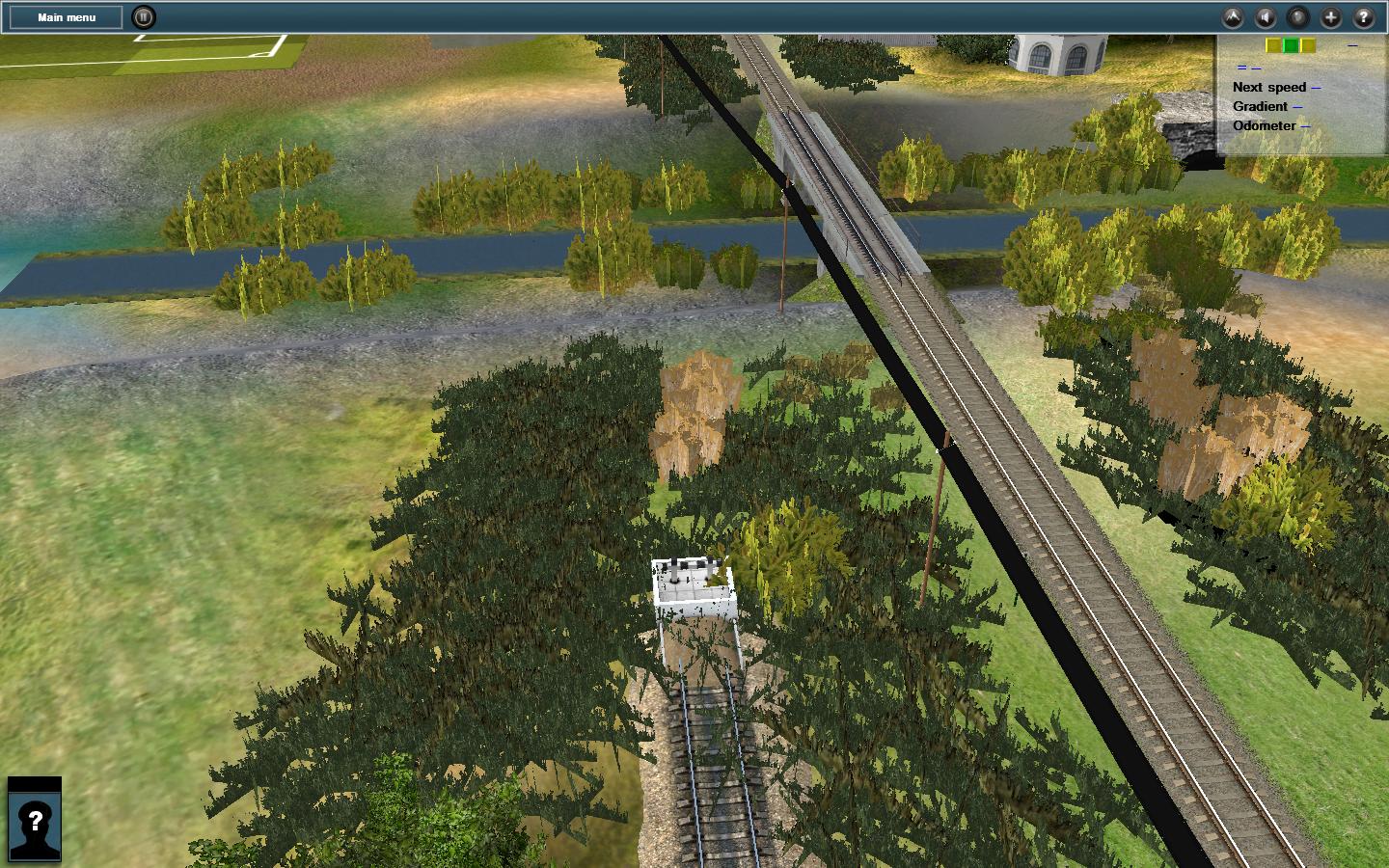The height and width of the screenshot is (868, 1389).
Task: Click the dimmed round button beside the speaker
Action: pyautogui.click(x=1298, y=17)
